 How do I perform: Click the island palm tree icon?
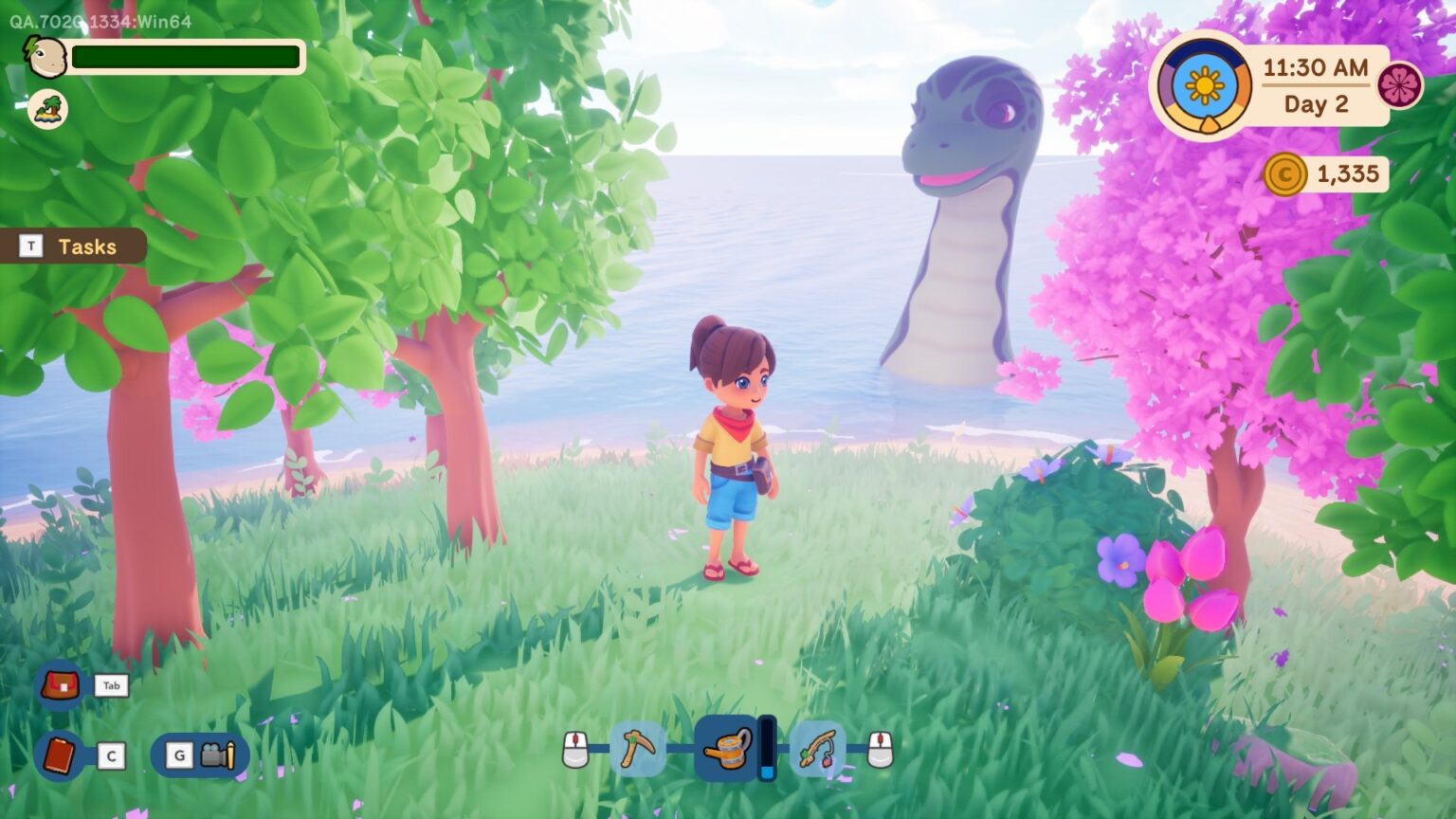[47, 110]
